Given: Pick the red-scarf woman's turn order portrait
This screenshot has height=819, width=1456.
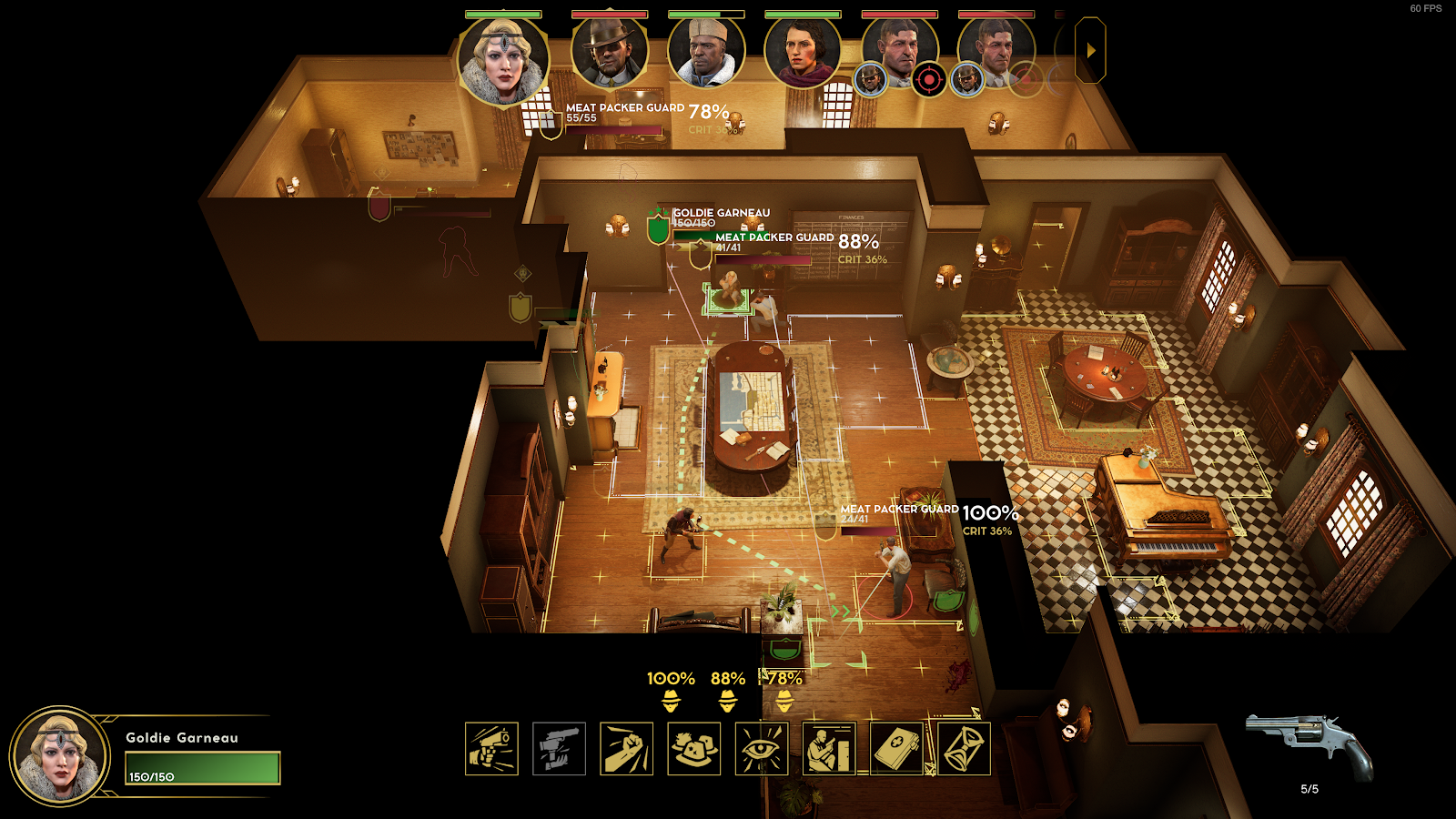Looking at the screenshot, I should [x=802, y=53].
